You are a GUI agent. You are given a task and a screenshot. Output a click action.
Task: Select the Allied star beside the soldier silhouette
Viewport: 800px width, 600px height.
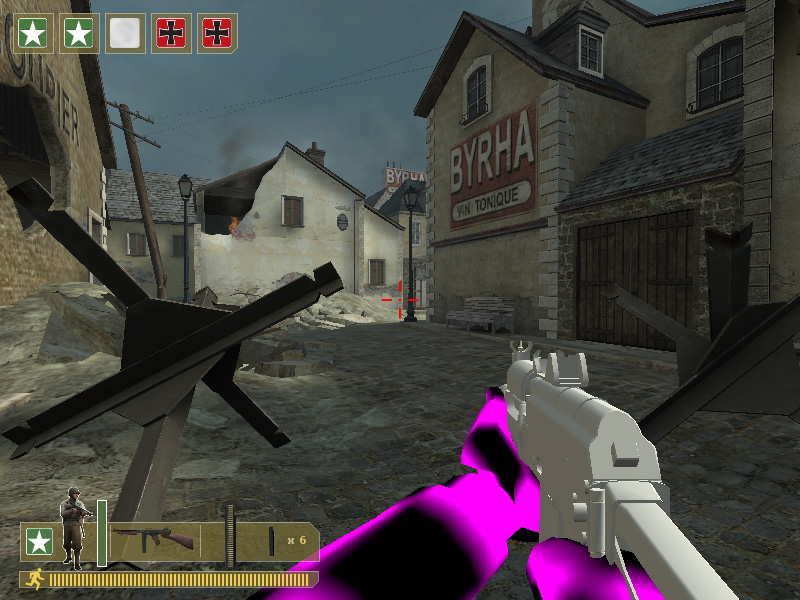click(40, 542)
